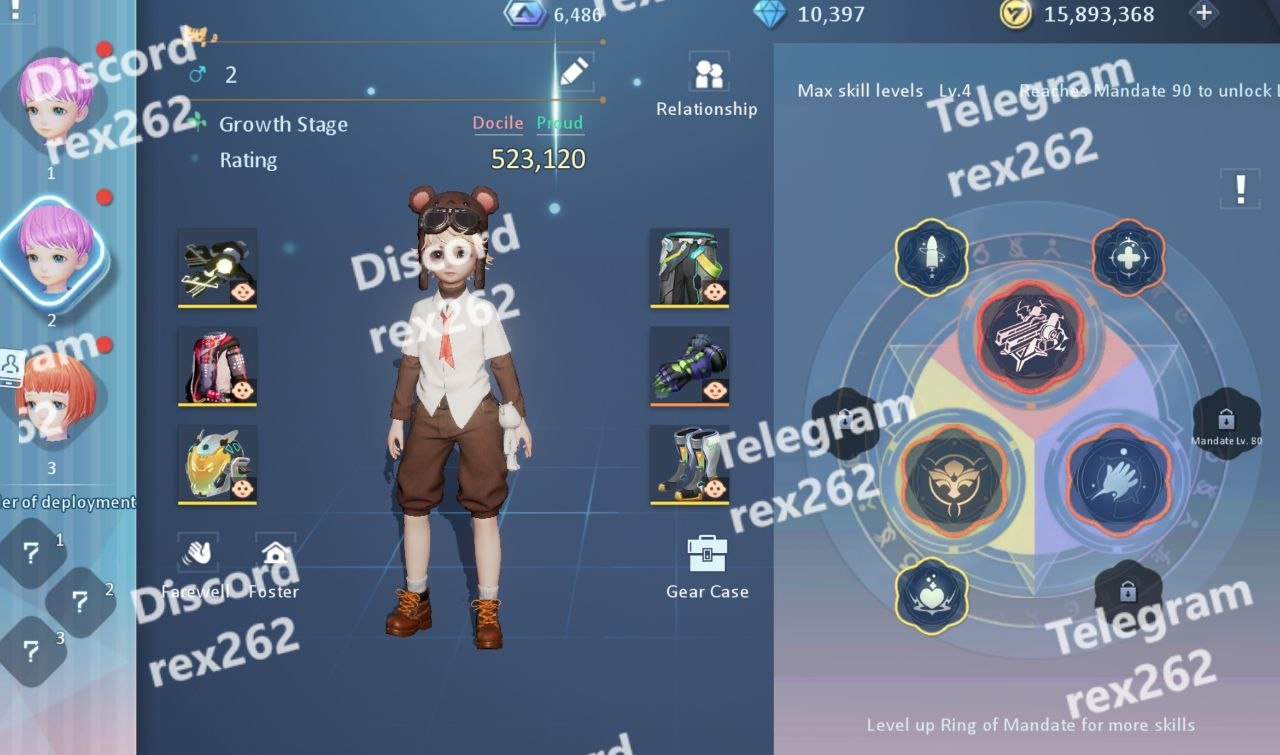Click the pencil edit name icon
The image size is (1280, 755).
click(x=573, y=72)
